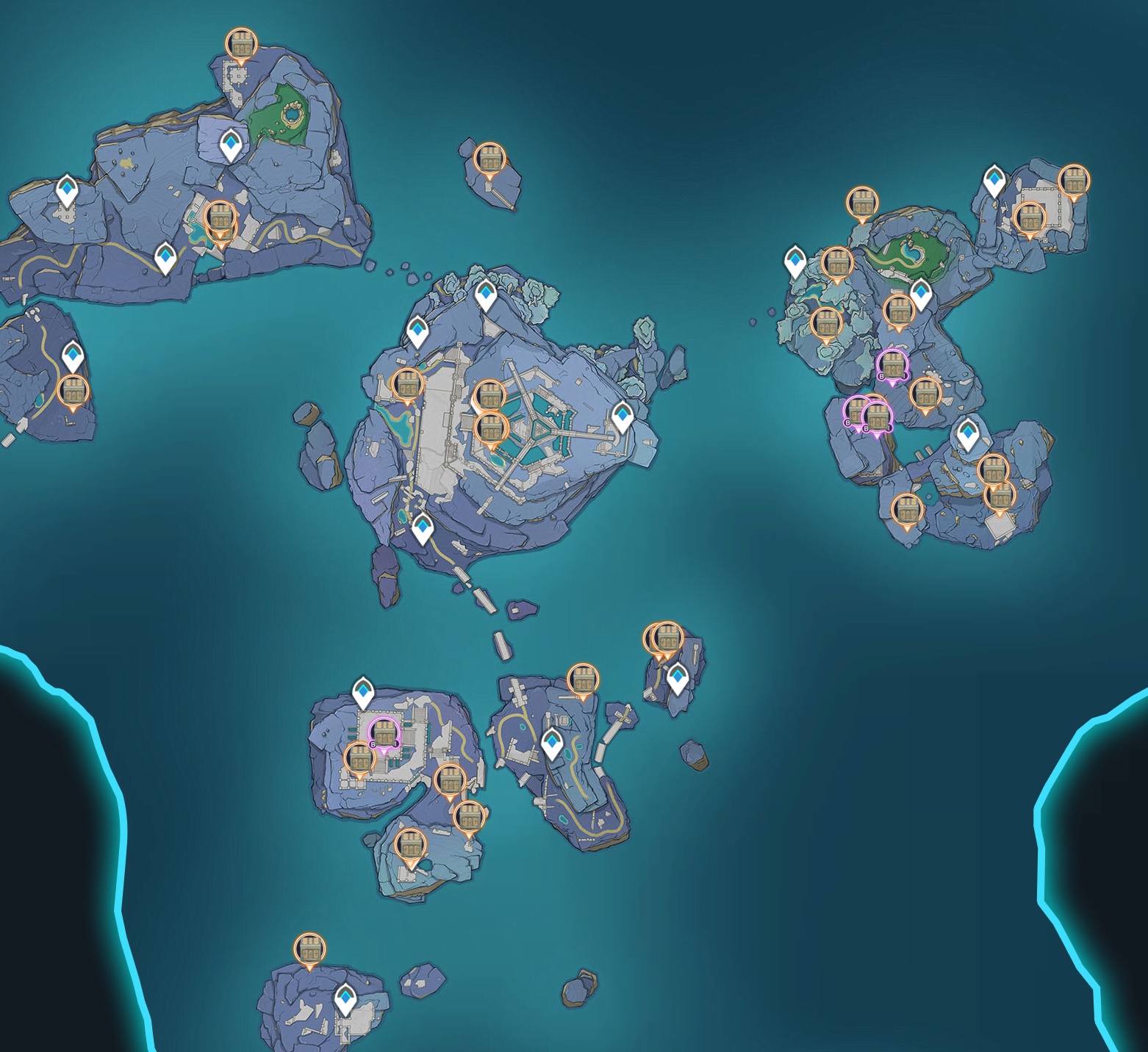This screenshot has height=1052, width=1148.
Task: Click the chest marker on the bottommost island
Action: 309,949
